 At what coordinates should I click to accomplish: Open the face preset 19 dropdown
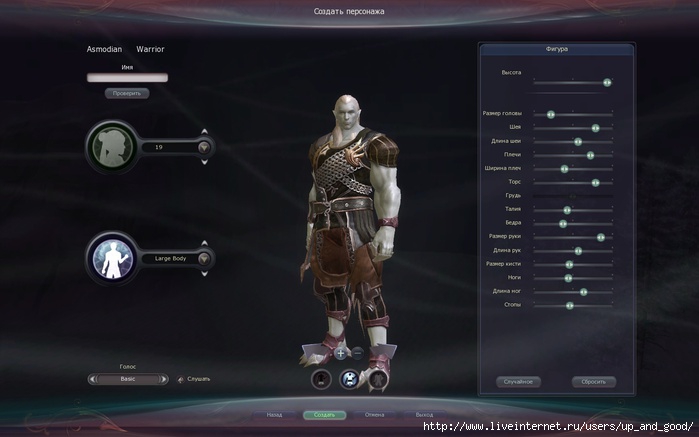(205, 147)
